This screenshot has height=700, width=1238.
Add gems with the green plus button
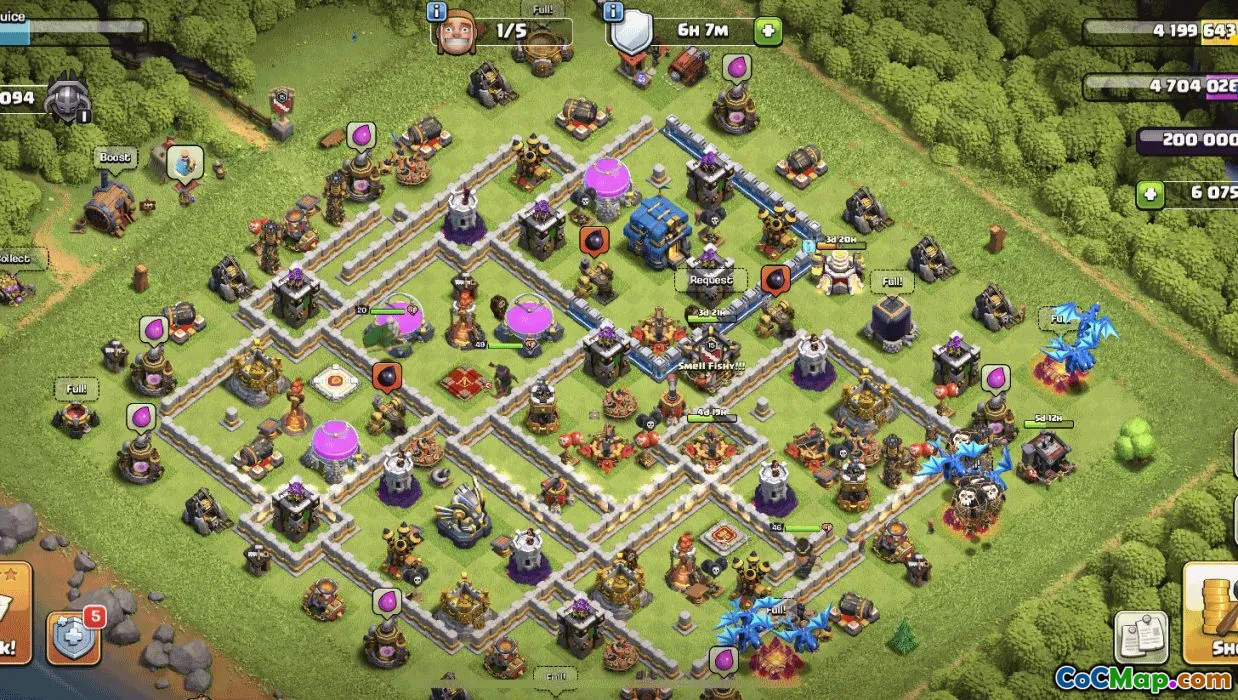1151,193
